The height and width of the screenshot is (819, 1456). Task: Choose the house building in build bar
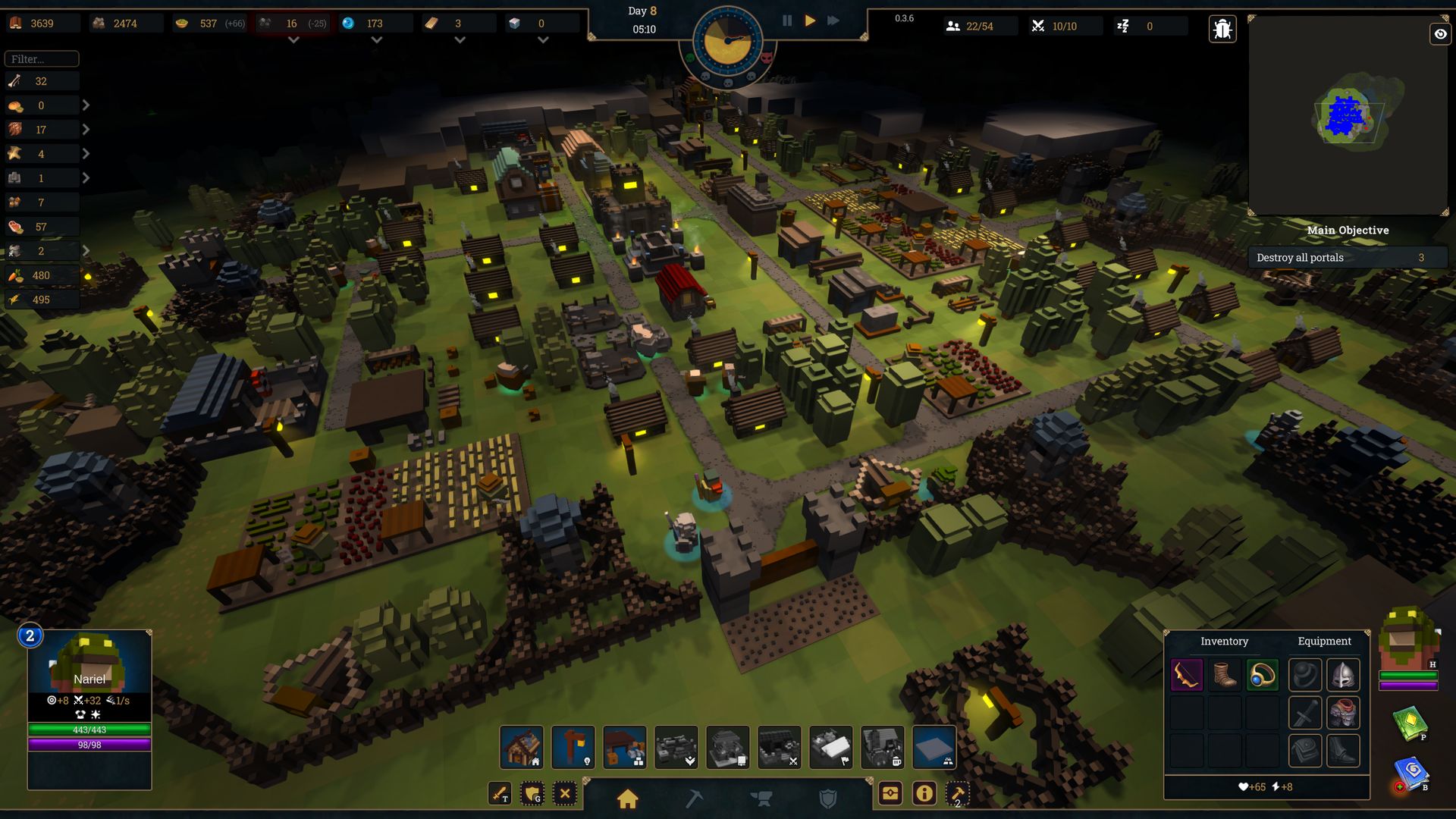(522, 748)
